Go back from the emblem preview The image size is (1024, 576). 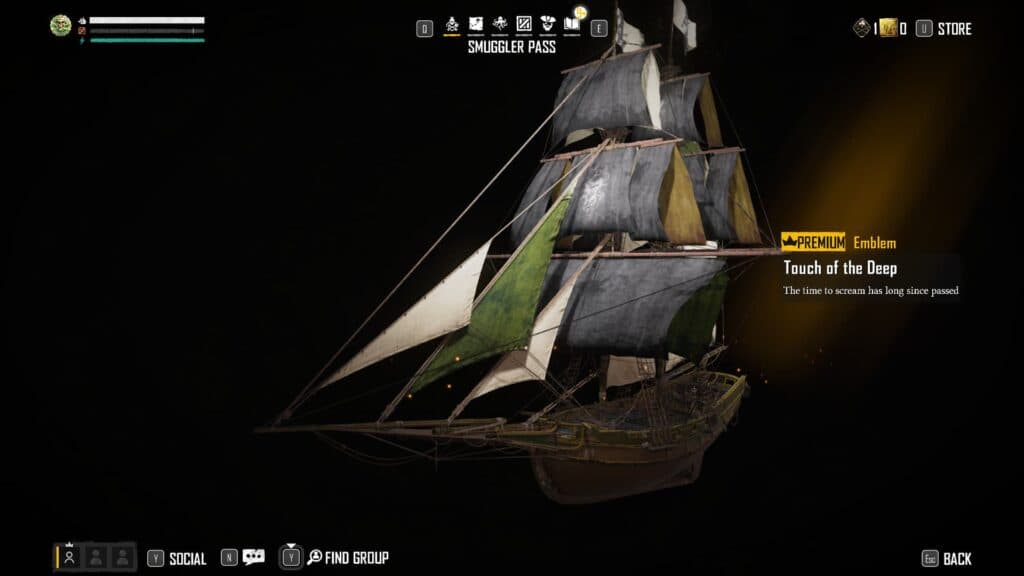click(x=956, y=558)
